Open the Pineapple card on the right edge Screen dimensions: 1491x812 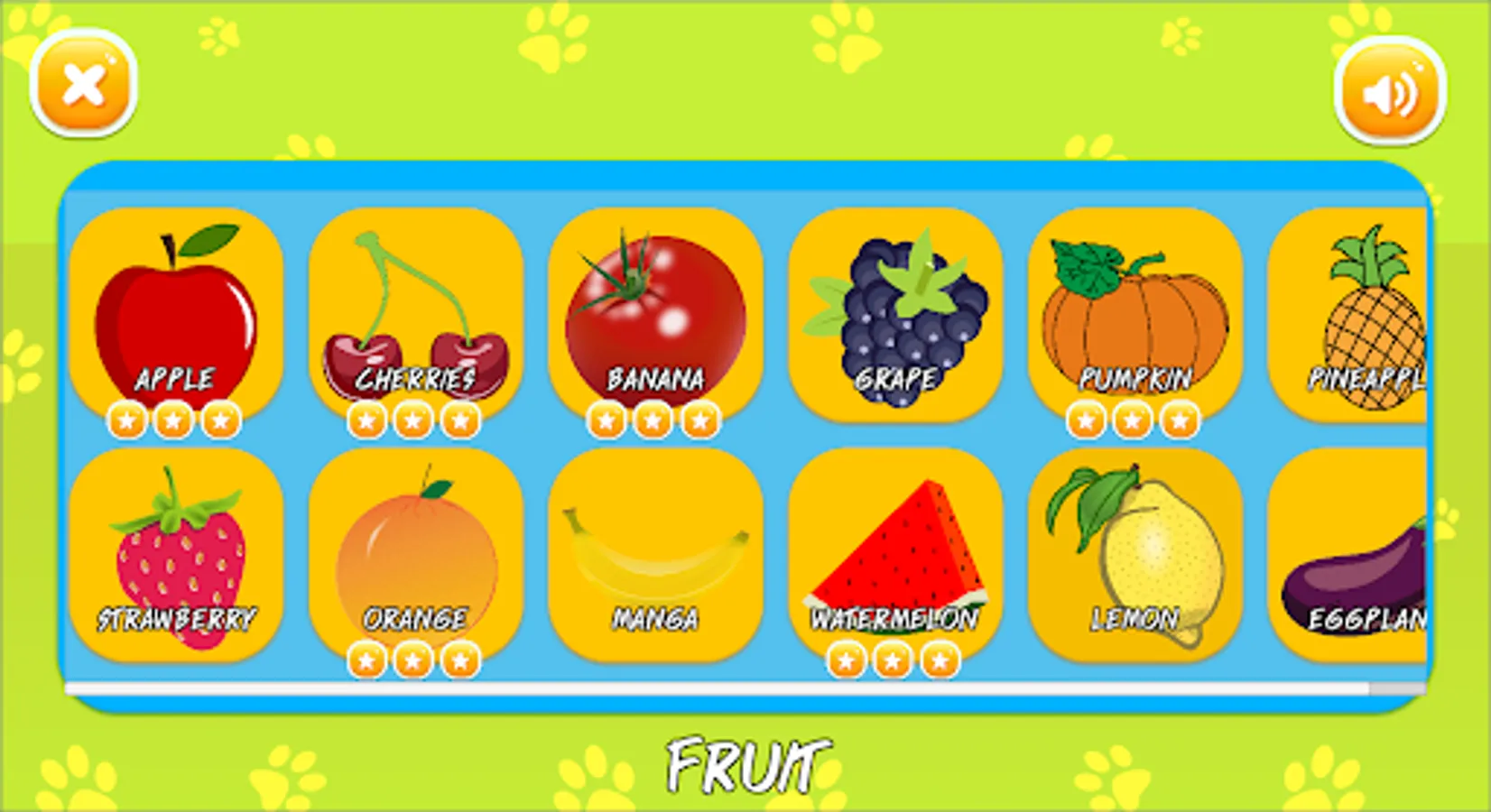(1363, 311)
